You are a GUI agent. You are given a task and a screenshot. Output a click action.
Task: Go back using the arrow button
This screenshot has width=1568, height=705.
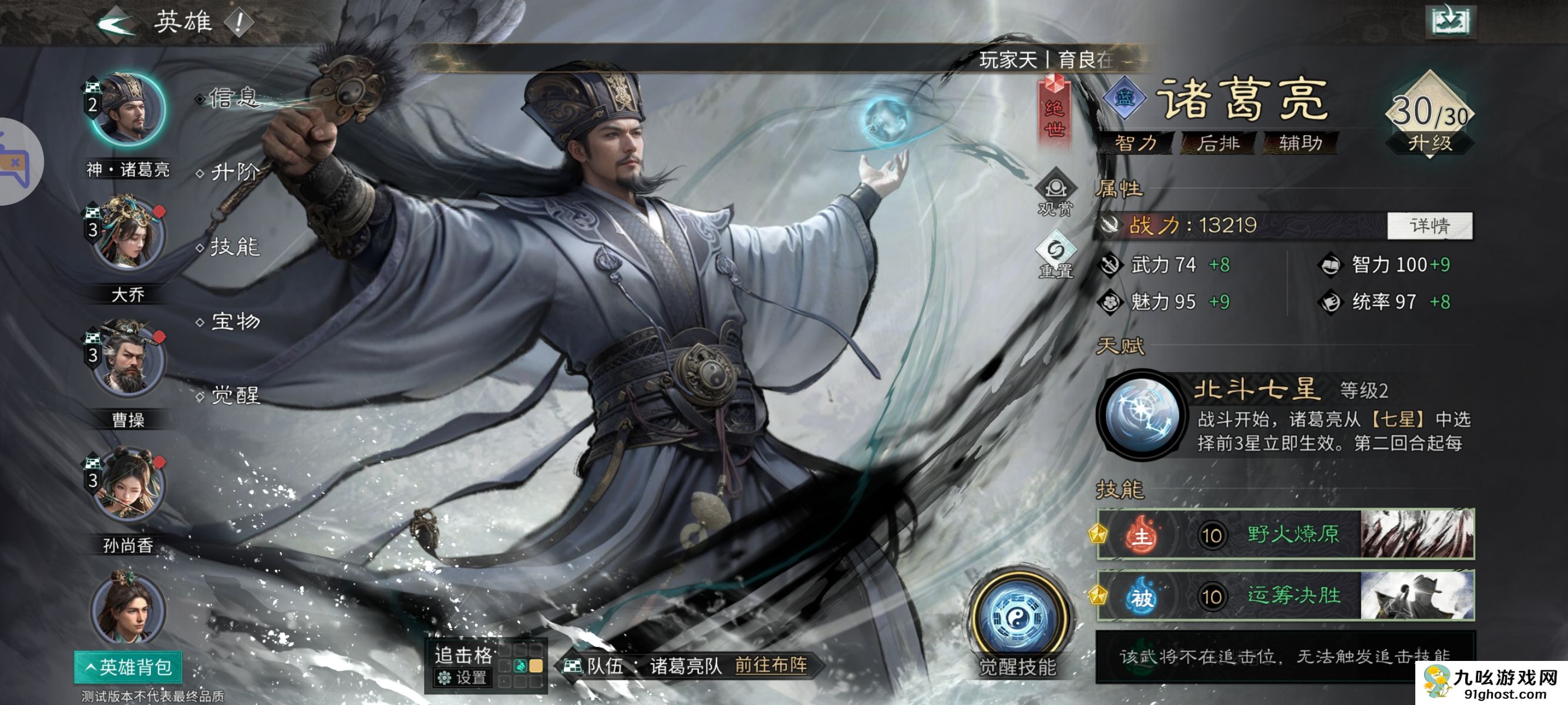click(x=115, y=23)
